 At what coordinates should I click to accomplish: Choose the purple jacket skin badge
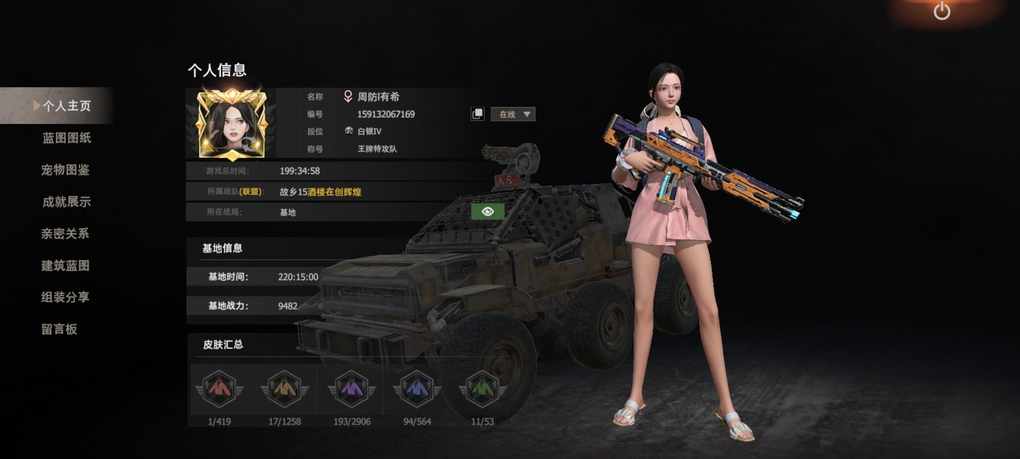pyautogui.click(x=351, y=388)
